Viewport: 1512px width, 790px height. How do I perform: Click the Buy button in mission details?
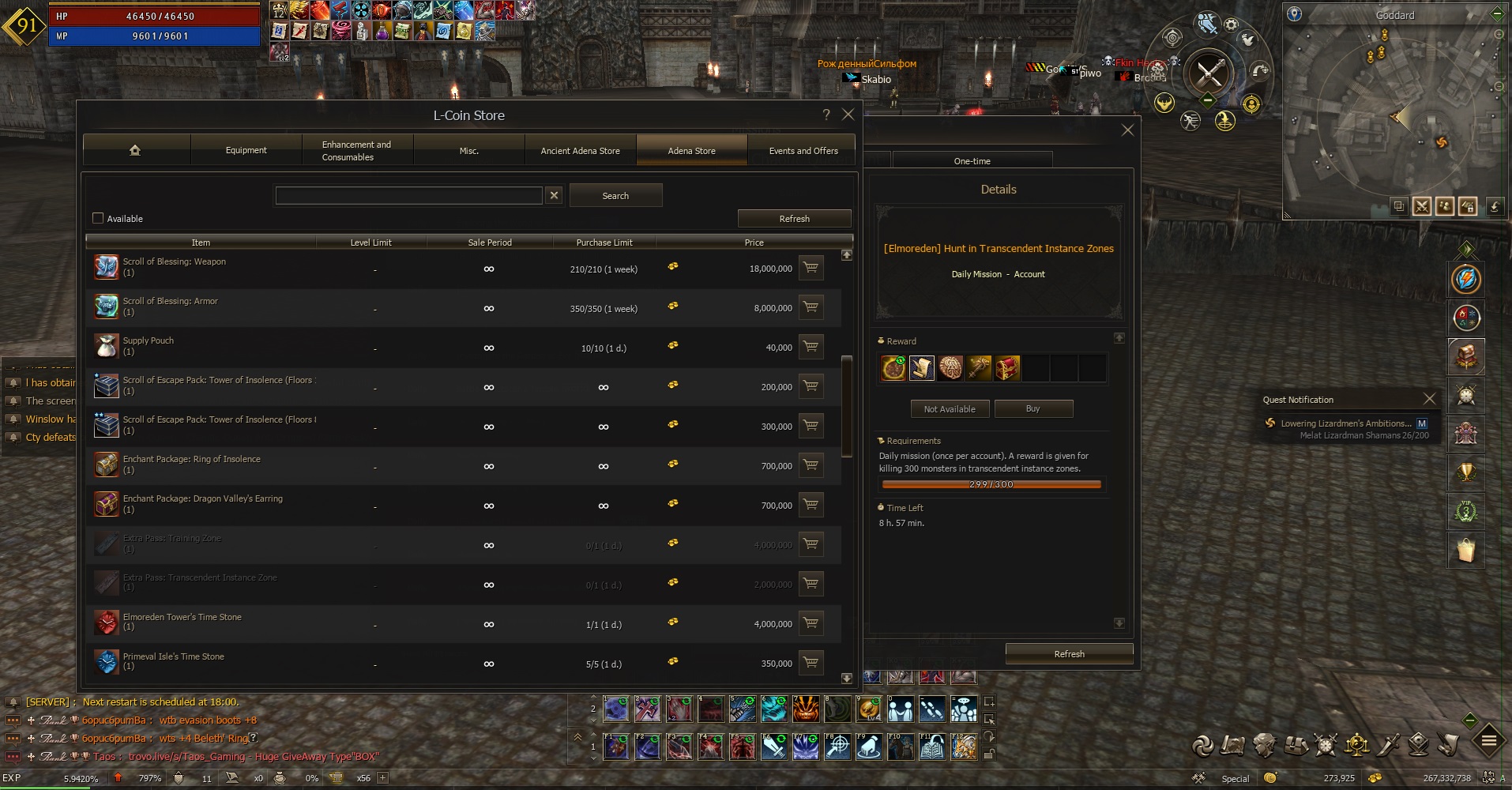coord(1032,408)
